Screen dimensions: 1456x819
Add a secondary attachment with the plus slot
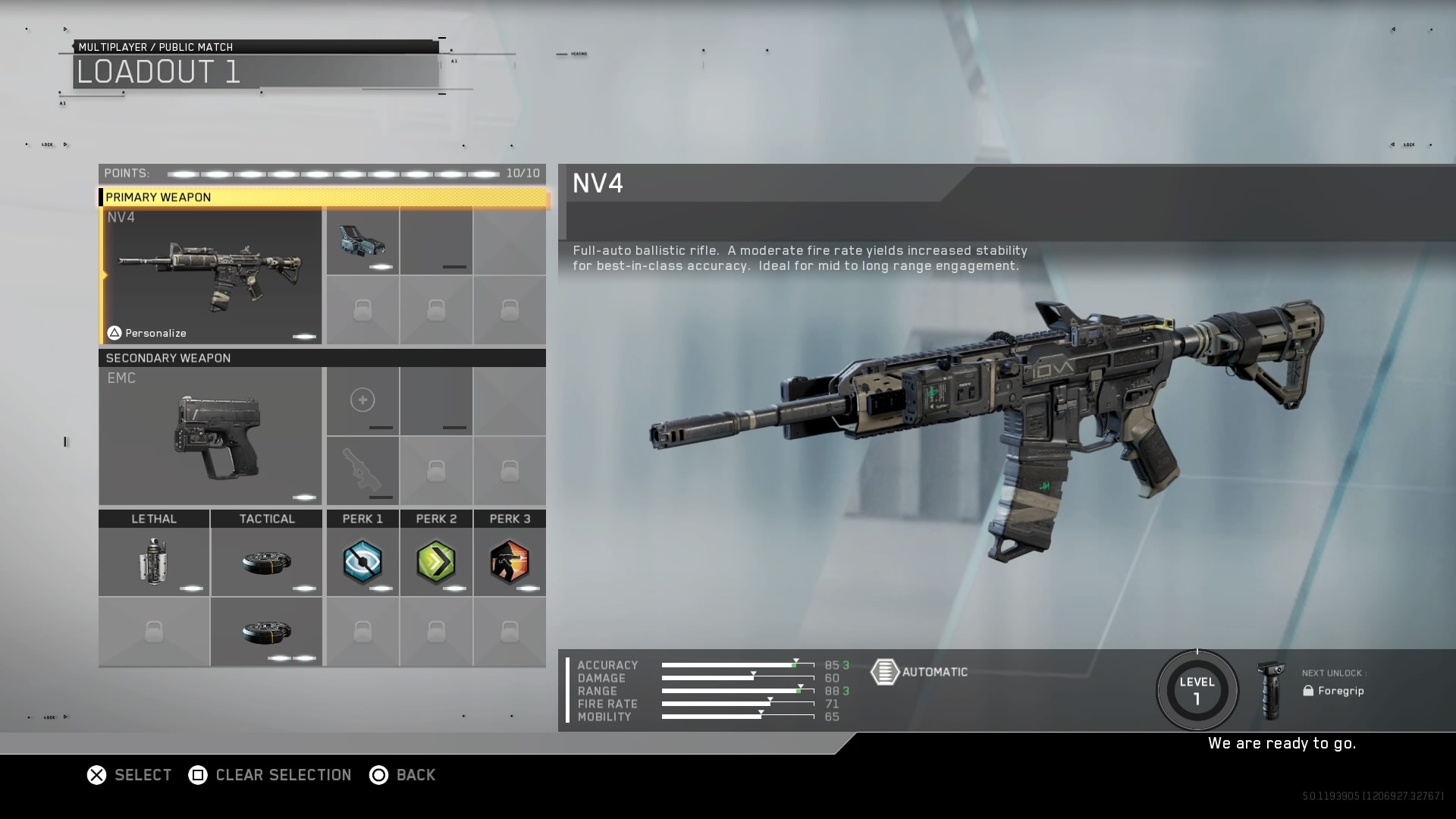coord(362,400)
